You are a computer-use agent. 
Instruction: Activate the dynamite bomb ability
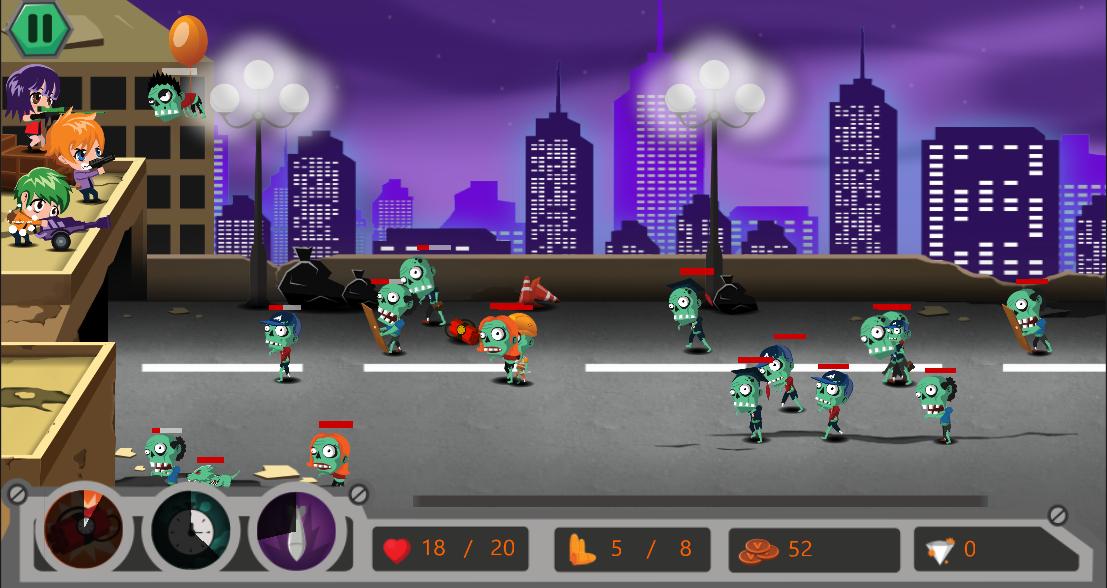(84, 527)
